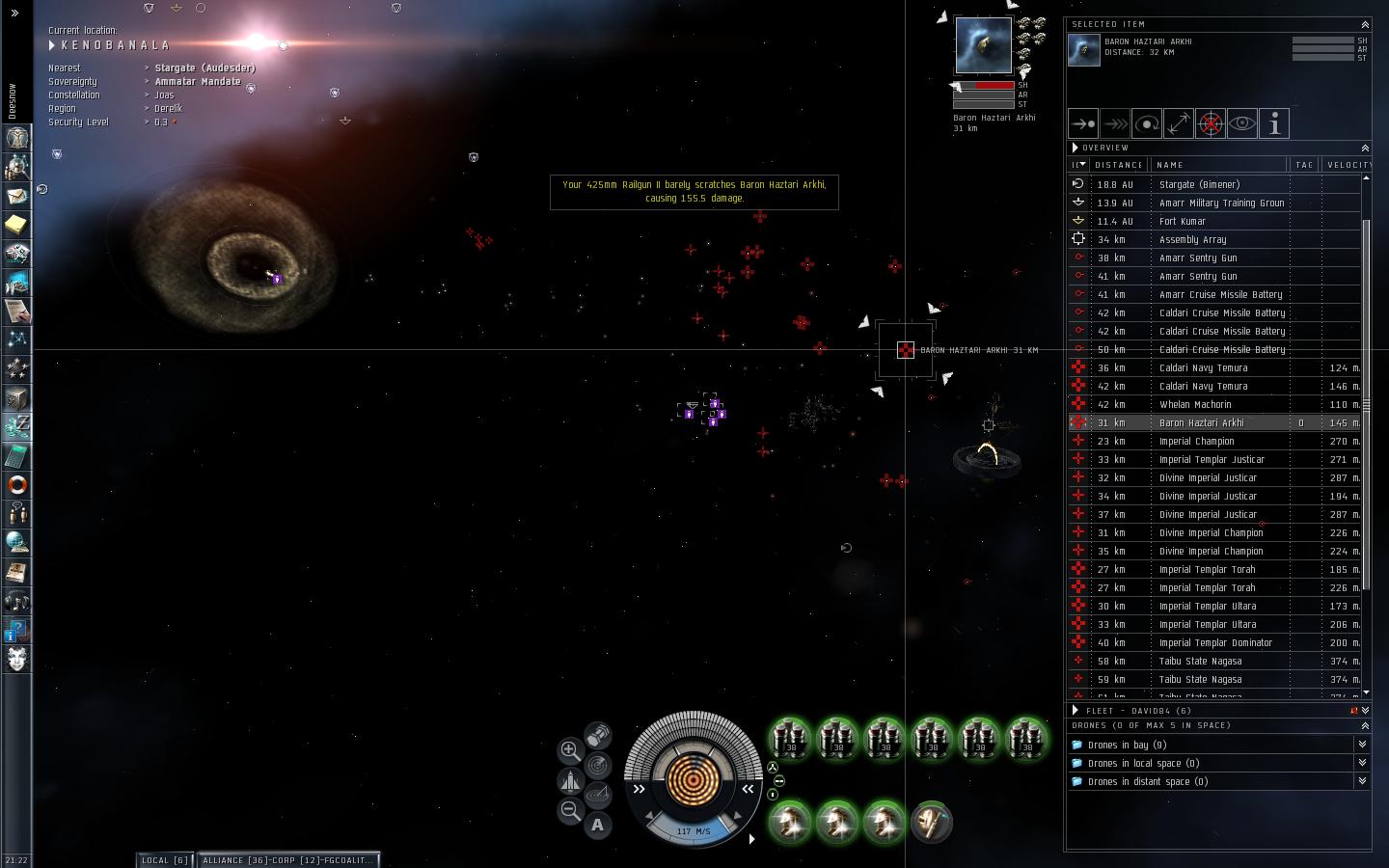The image size is (1389, 868).
Task: Look at the selected item
Action: tap(1242, 123)
